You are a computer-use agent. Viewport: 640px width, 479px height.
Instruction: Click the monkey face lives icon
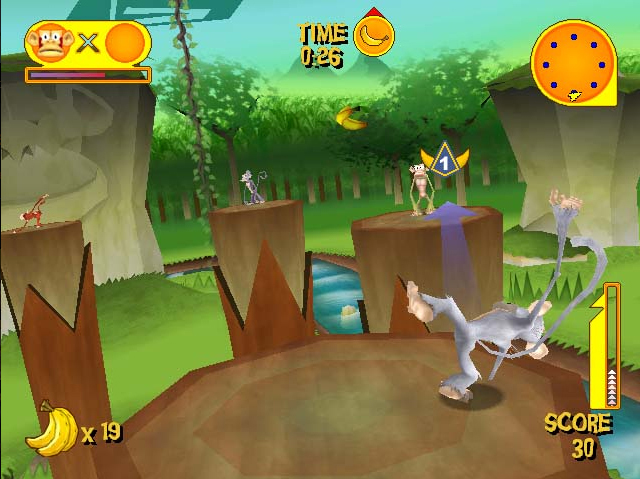(46, 44)
